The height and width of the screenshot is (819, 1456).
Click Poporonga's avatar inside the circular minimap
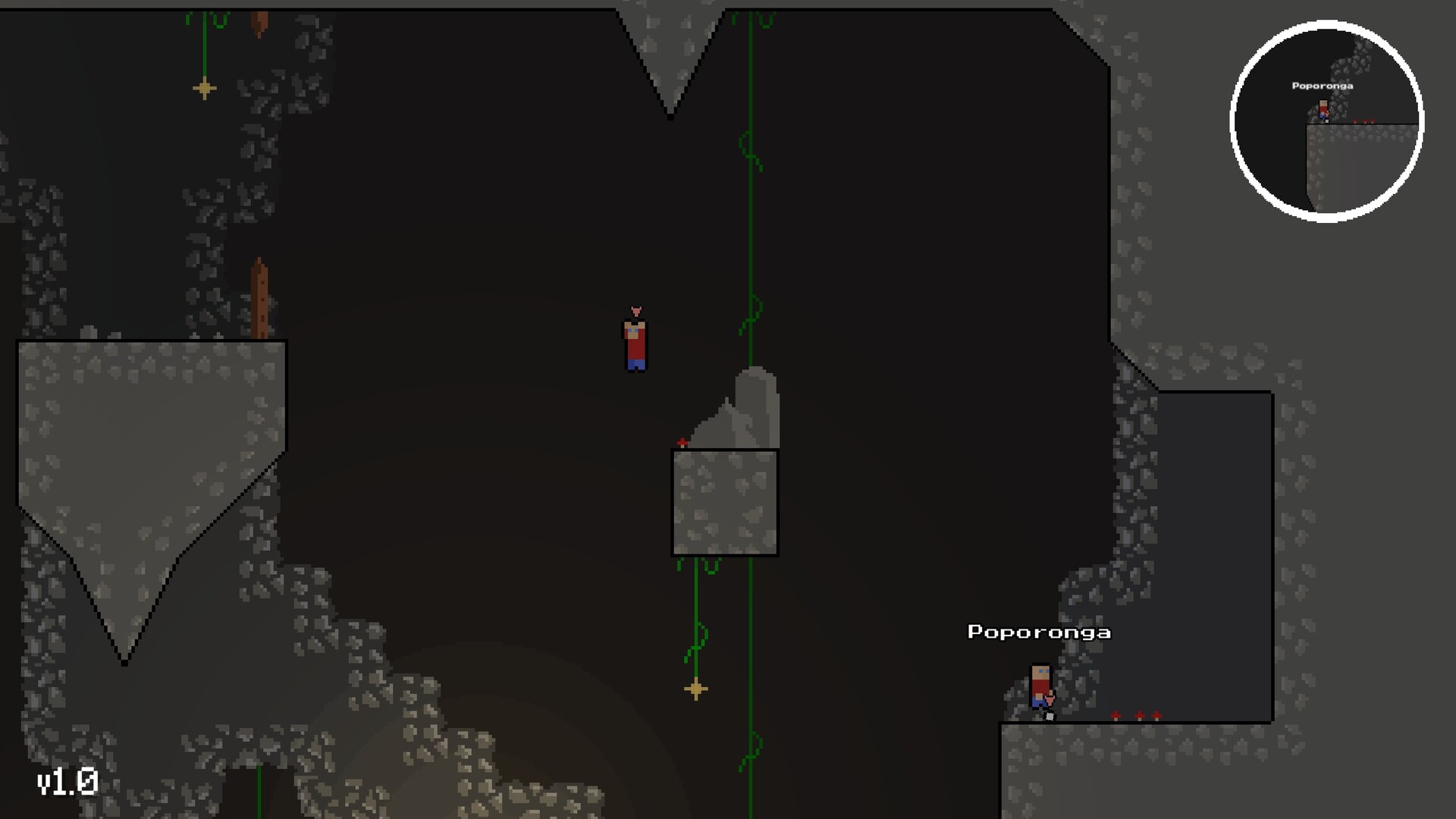point(1323,110)
